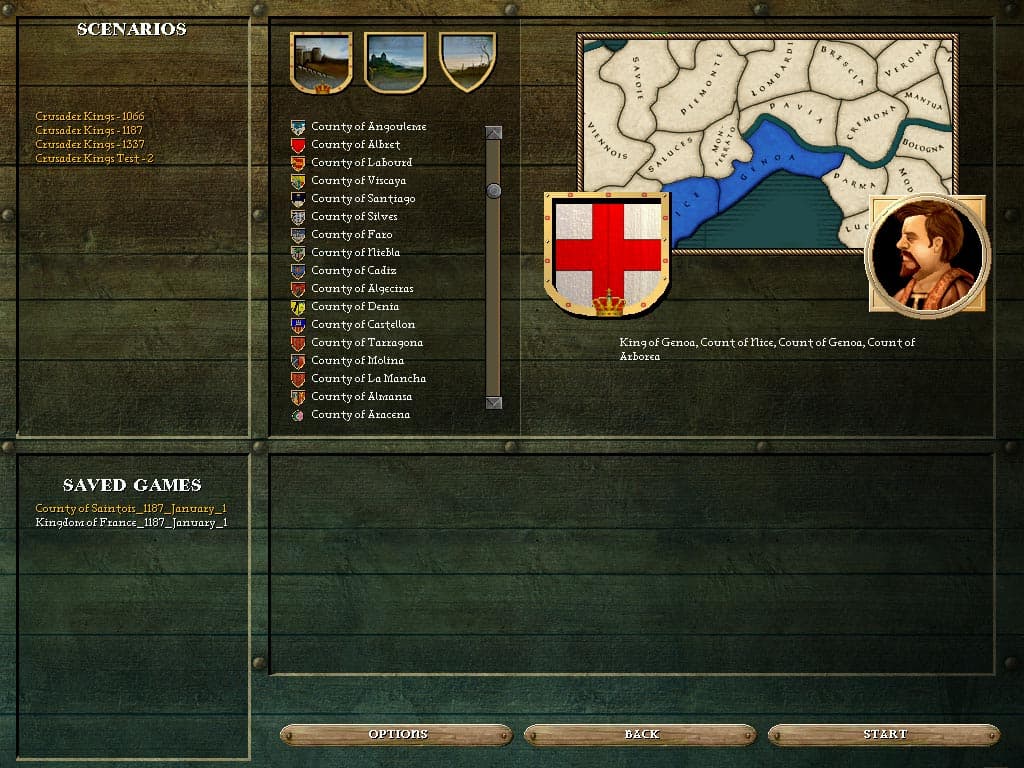Open the Options menu

[397, 734]
